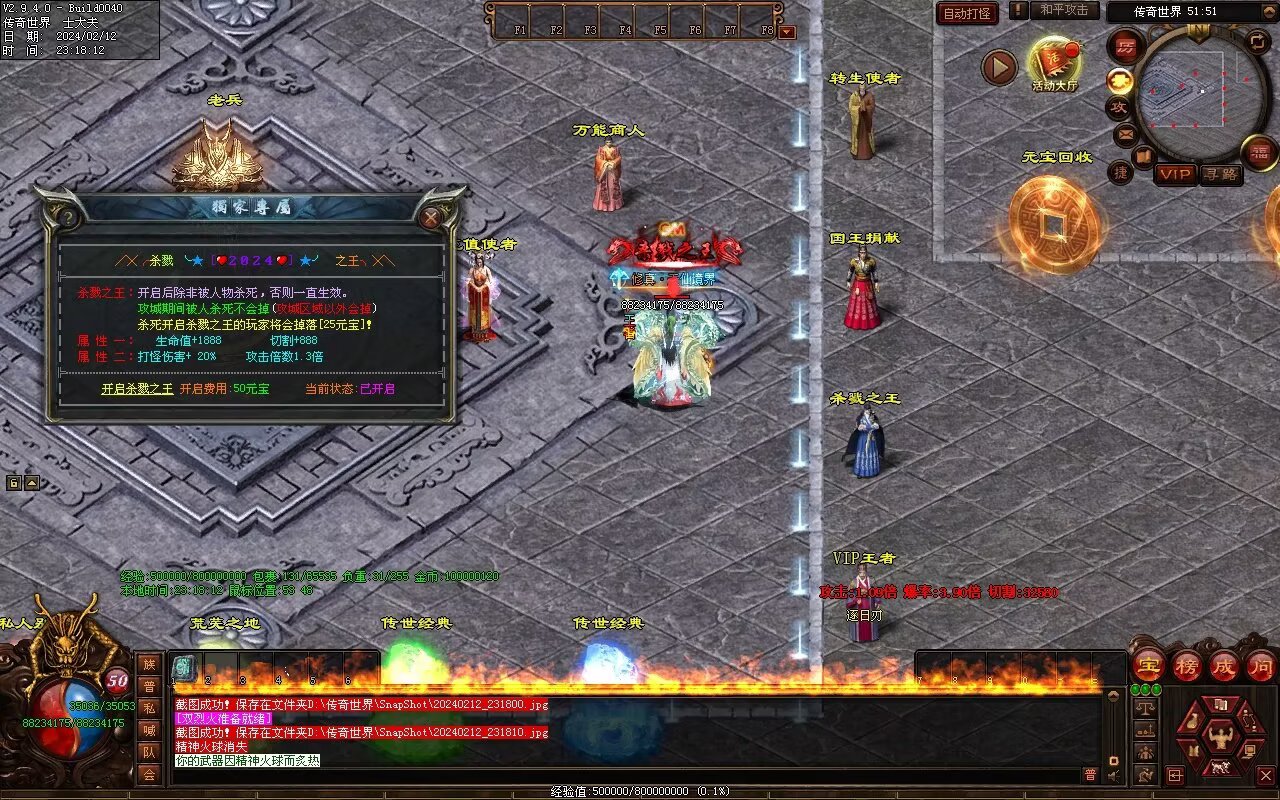This screenshot has width=1280, height=800.
Task: Open the 历 calendar button
Action: pyautogui.click(x=1126, y=47)
